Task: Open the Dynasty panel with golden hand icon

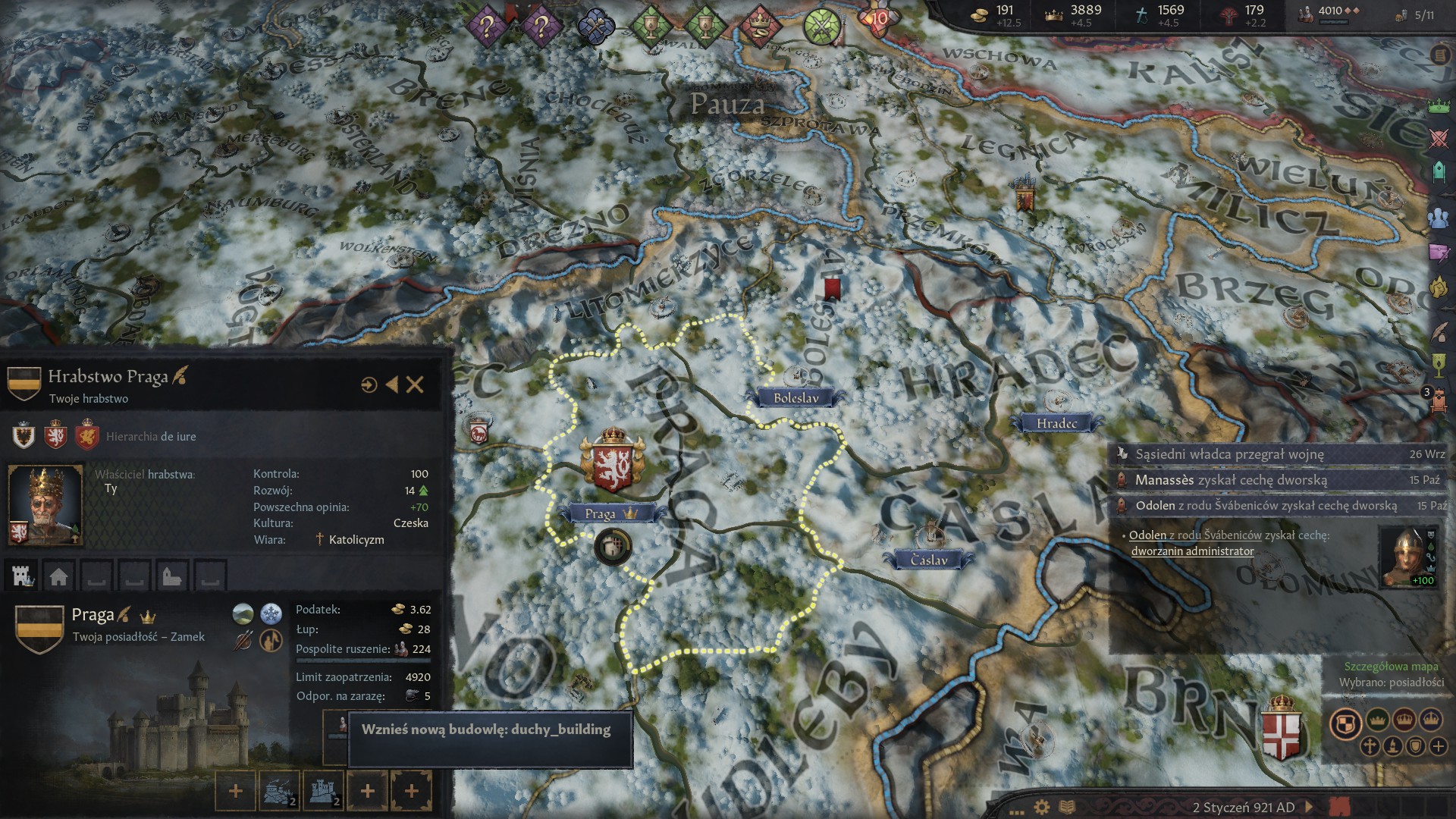Action: click(1437, 287)
